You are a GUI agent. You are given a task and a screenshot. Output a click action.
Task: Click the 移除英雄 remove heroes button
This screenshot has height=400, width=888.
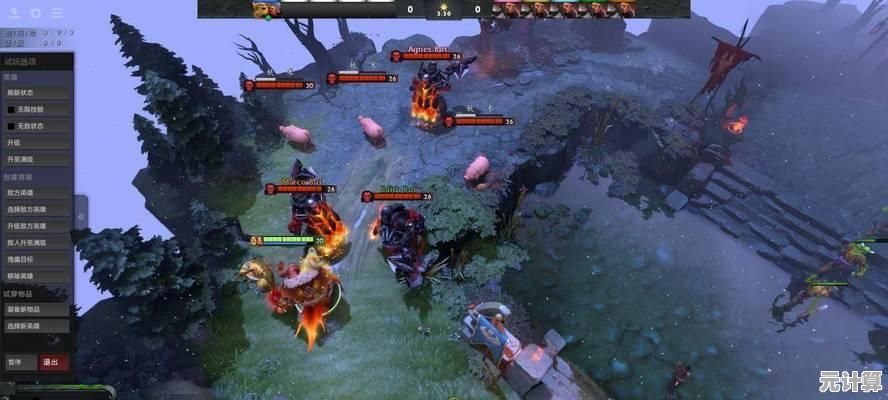(36, 275)
